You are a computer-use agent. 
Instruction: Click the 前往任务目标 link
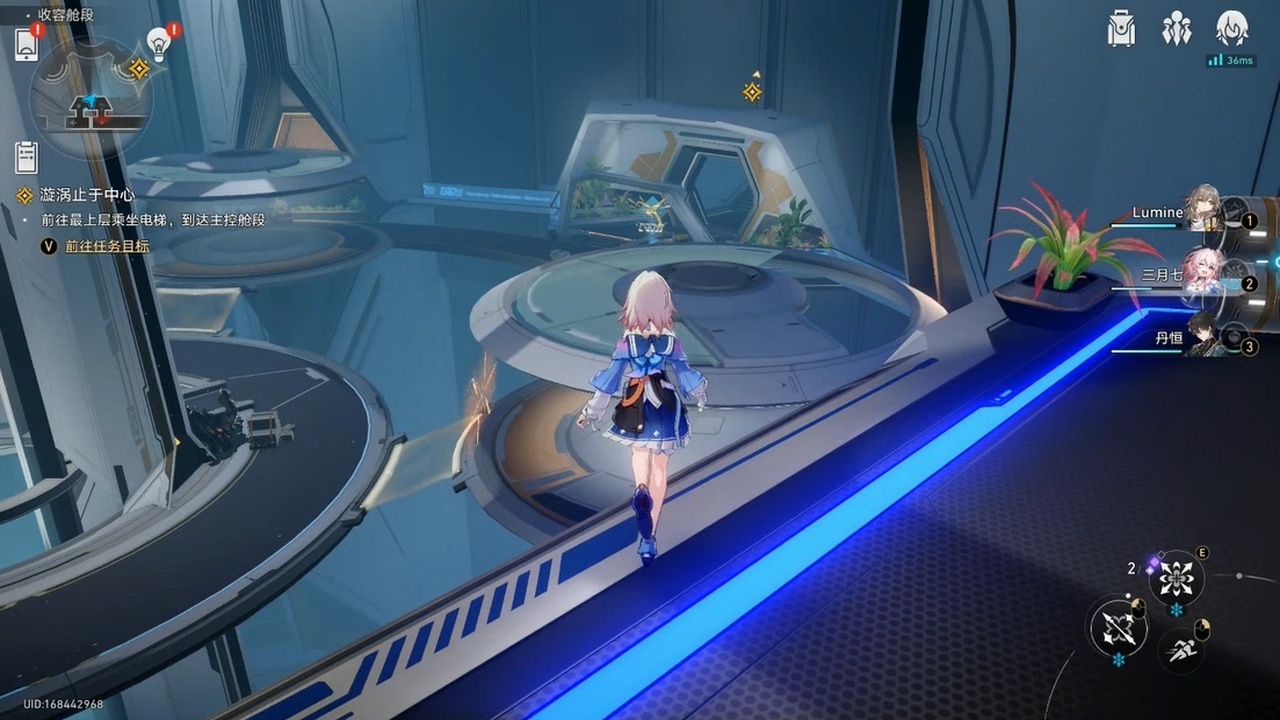tap(107, 246)
